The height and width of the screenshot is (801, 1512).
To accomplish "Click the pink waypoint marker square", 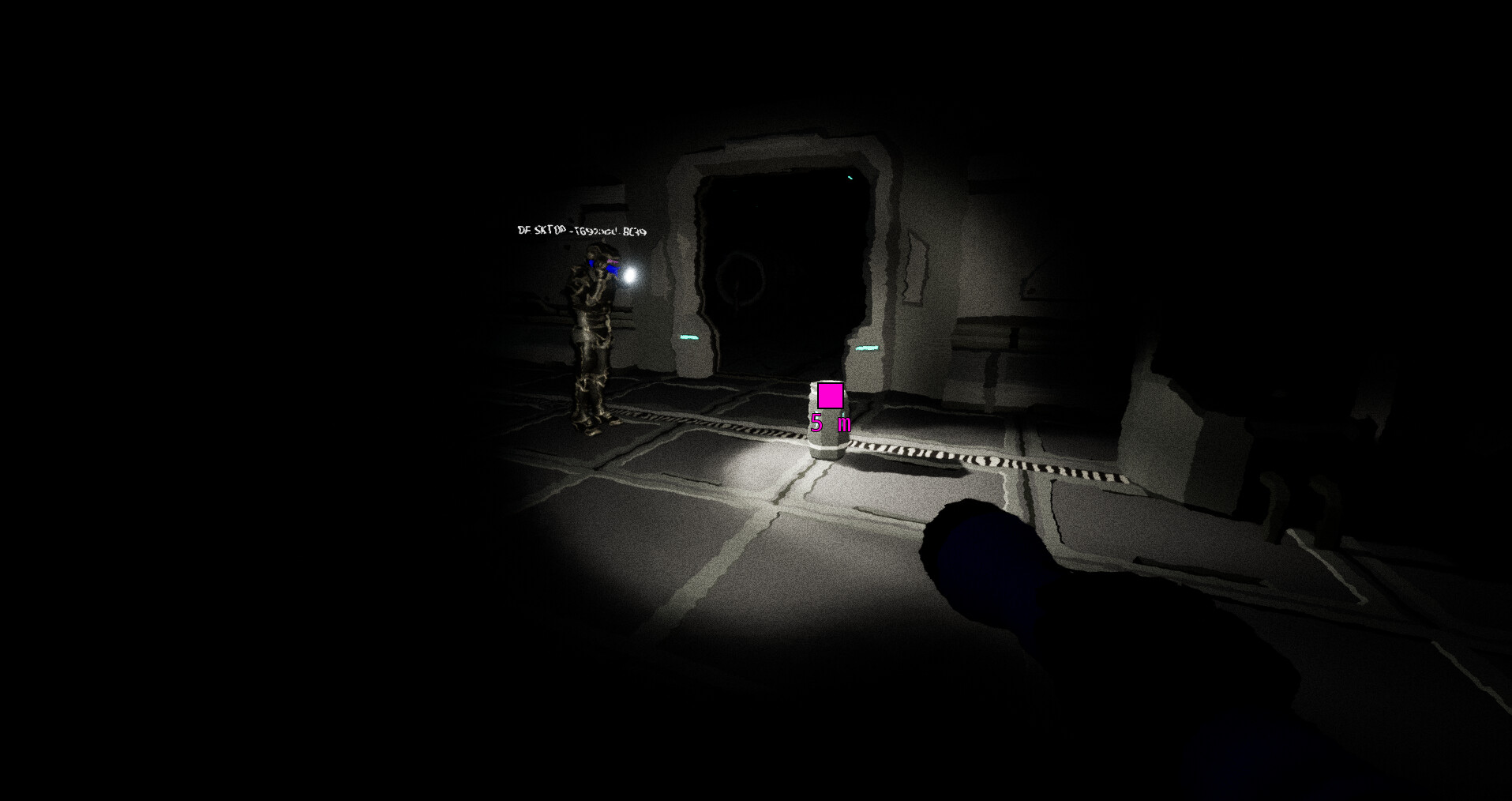I will pyautogui.click(x=829, y=397).
